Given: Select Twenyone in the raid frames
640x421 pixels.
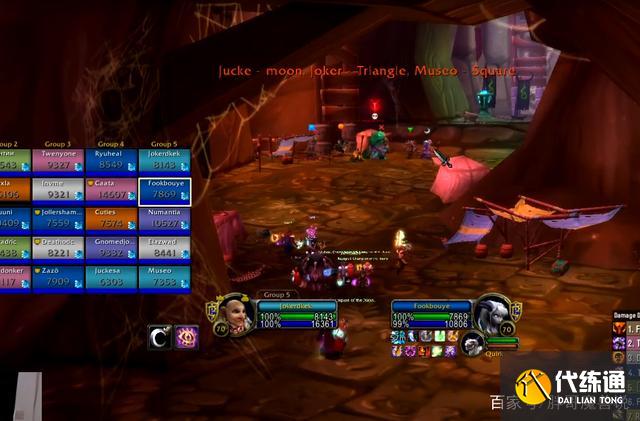Looking at the screenshot, I should click(x=58, y=161).
